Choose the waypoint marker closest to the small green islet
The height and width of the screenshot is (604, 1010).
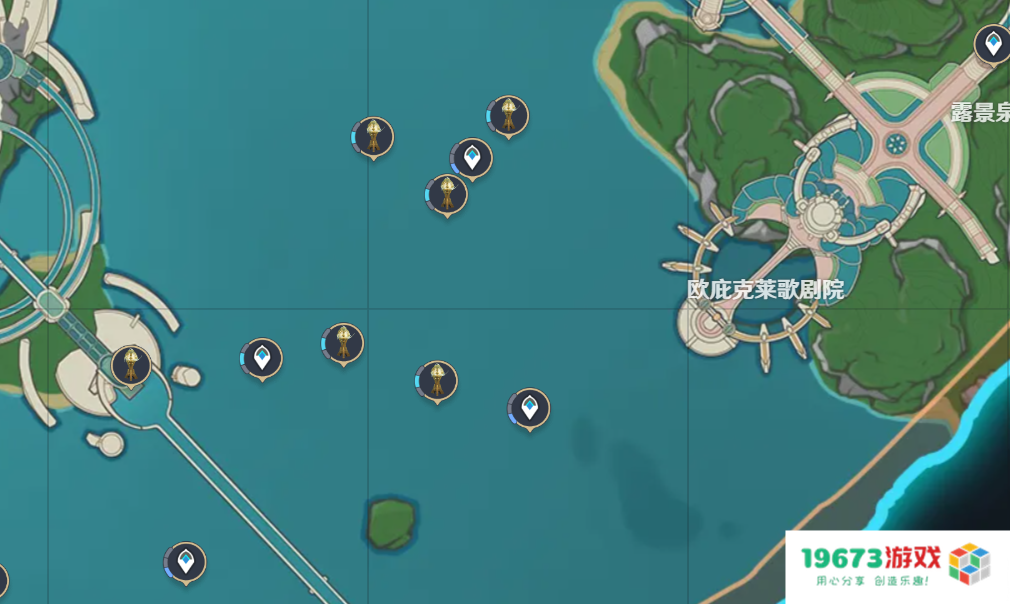[529, 408]
